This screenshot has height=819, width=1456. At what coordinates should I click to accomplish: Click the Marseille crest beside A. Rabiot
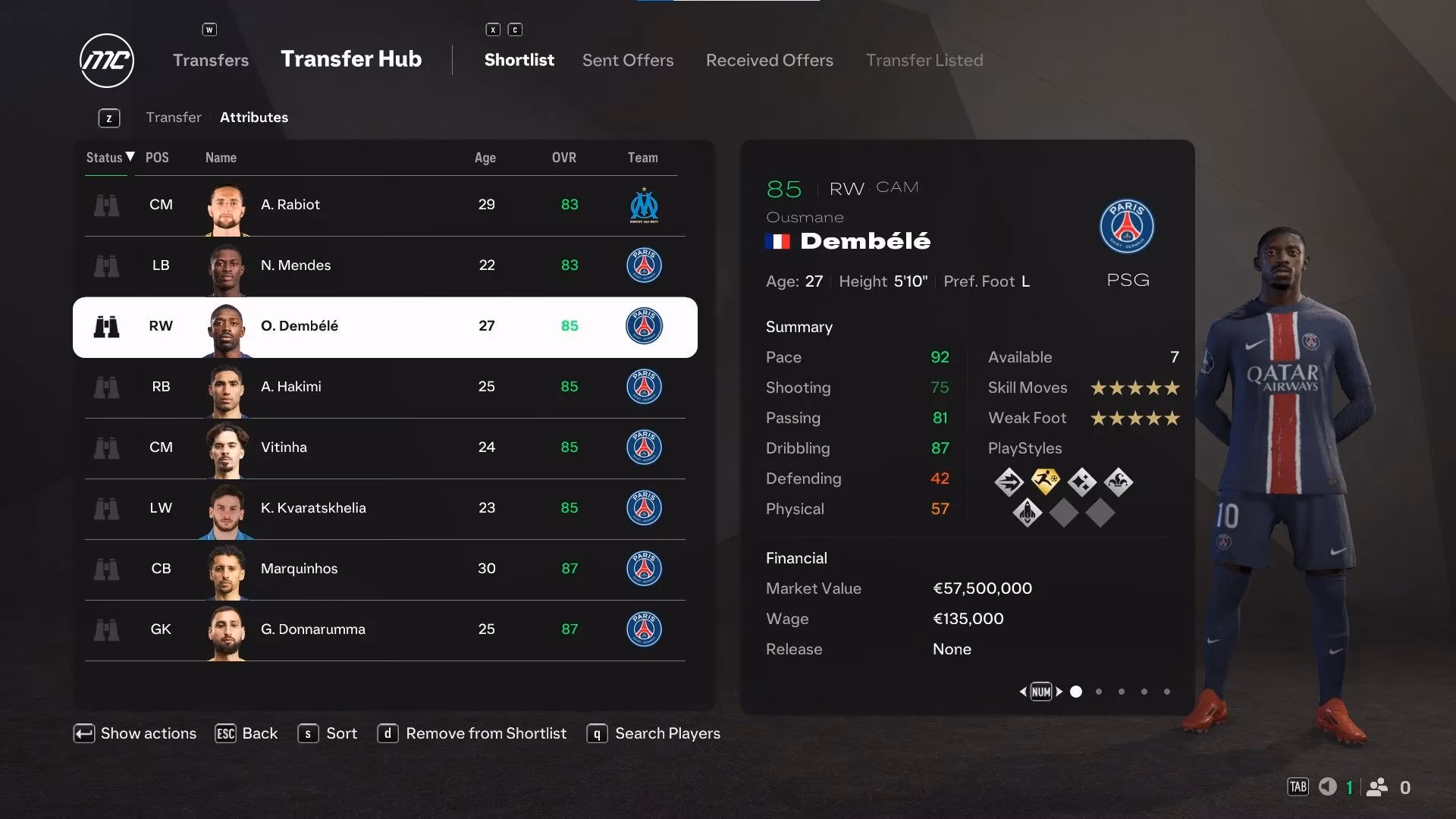[x=644, y=205]
